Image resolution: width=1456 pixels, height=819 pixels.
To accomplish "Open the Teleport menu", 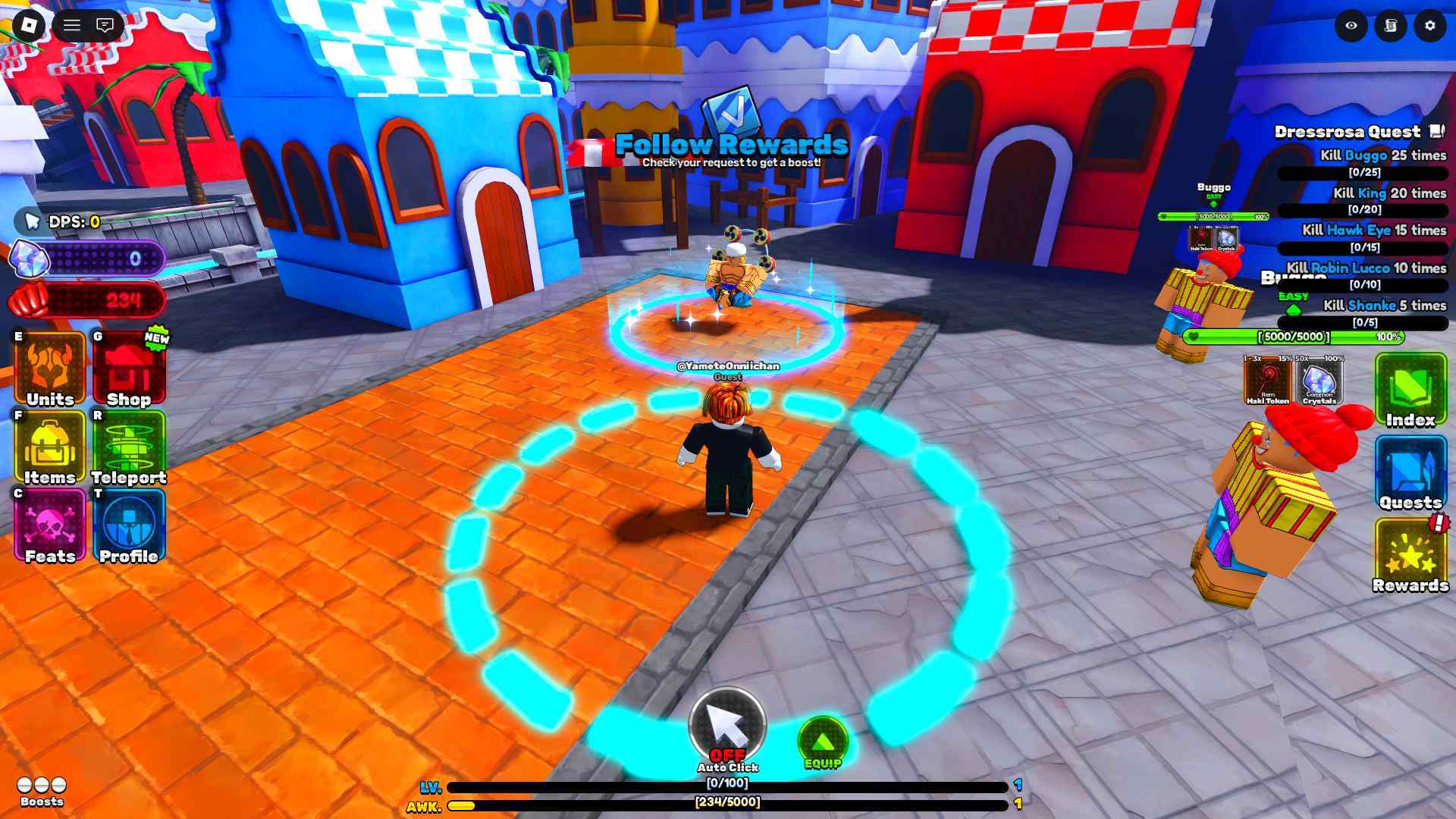I will (x=129, y=448).
